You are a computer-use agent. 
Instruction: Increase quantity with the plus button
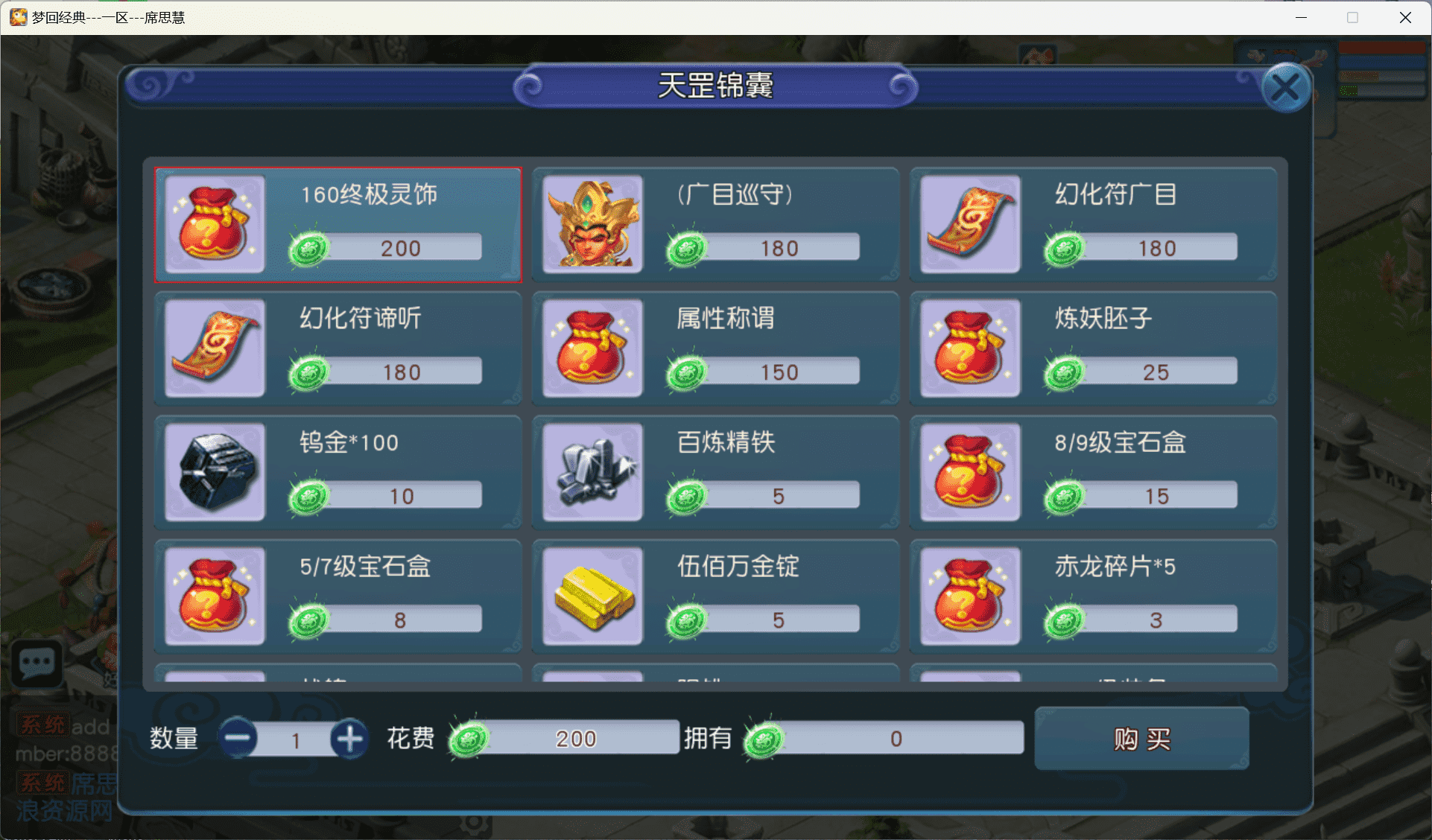coord(350,738)
